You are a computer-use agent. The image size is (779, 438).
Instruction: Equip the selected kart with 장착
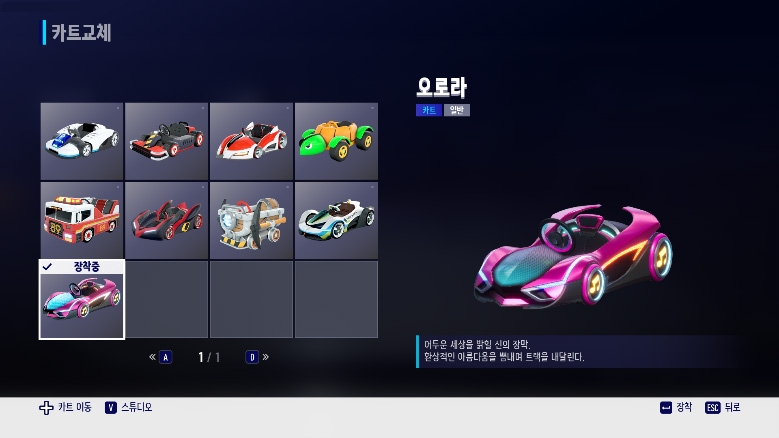click(676, 408)
